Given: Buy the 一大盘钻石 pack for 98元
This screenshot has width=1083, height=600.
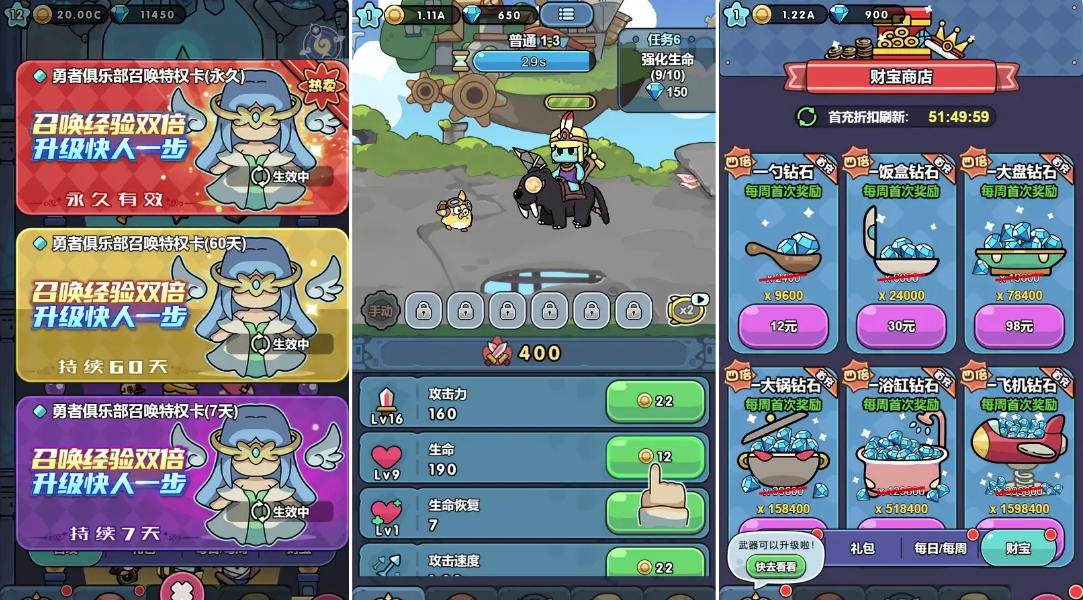Looking at the screenshot, I should click(x=1019, y=326).
